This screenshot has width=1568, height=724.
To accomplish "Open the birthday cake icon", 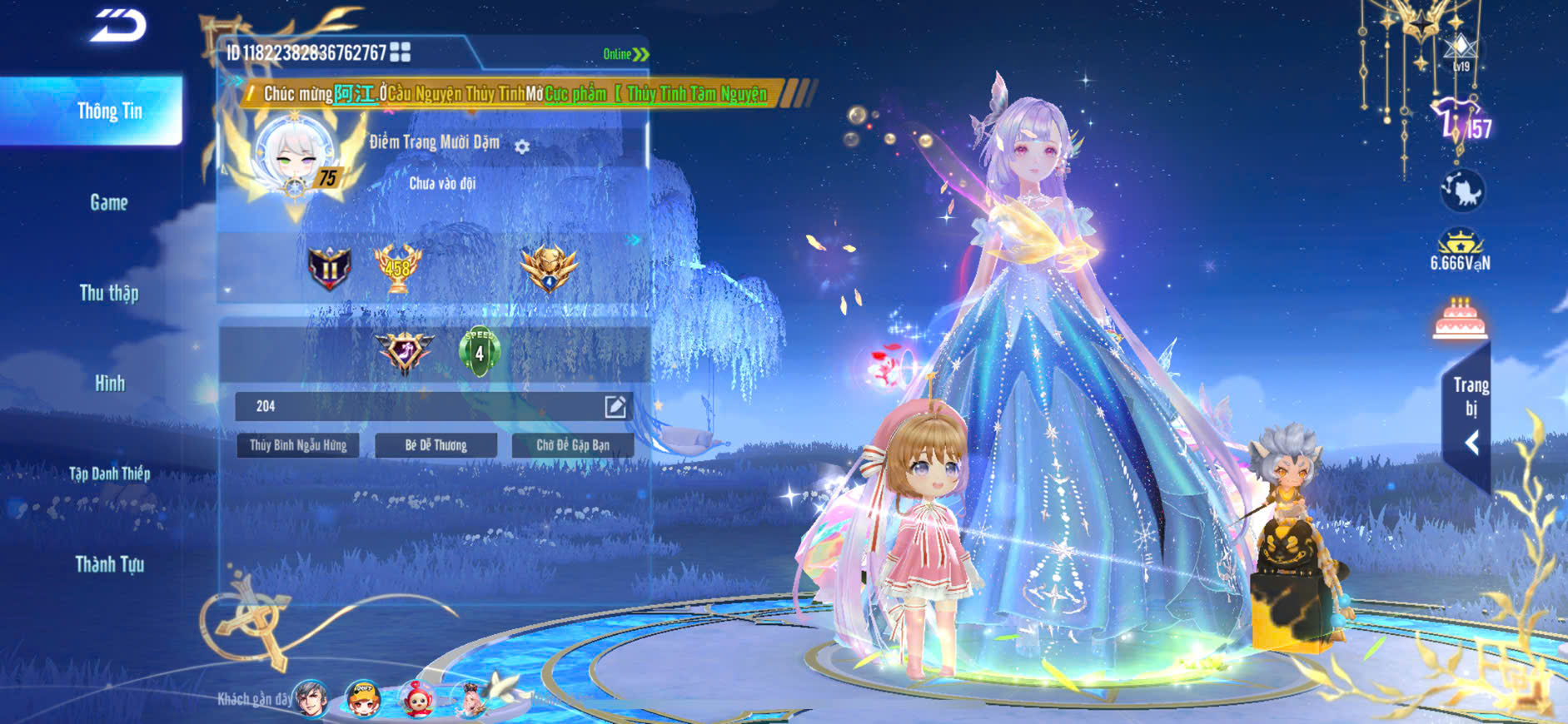I will (1460, 319).
